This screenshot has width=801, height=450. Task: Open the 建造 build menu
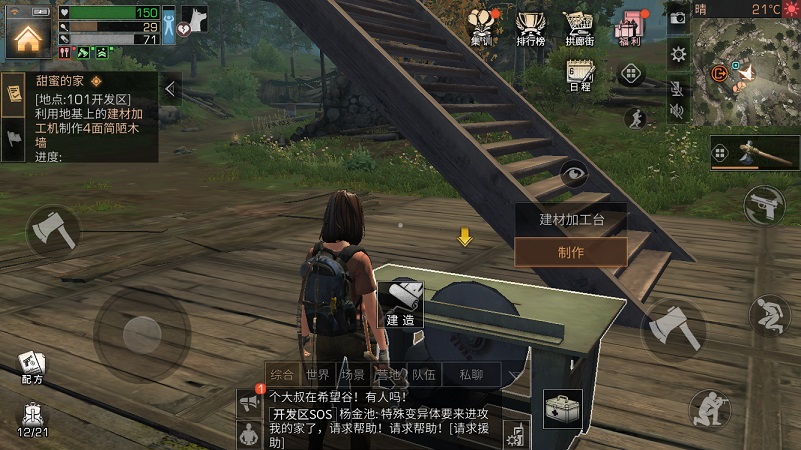pyautogui.click(x=401, y=304)
